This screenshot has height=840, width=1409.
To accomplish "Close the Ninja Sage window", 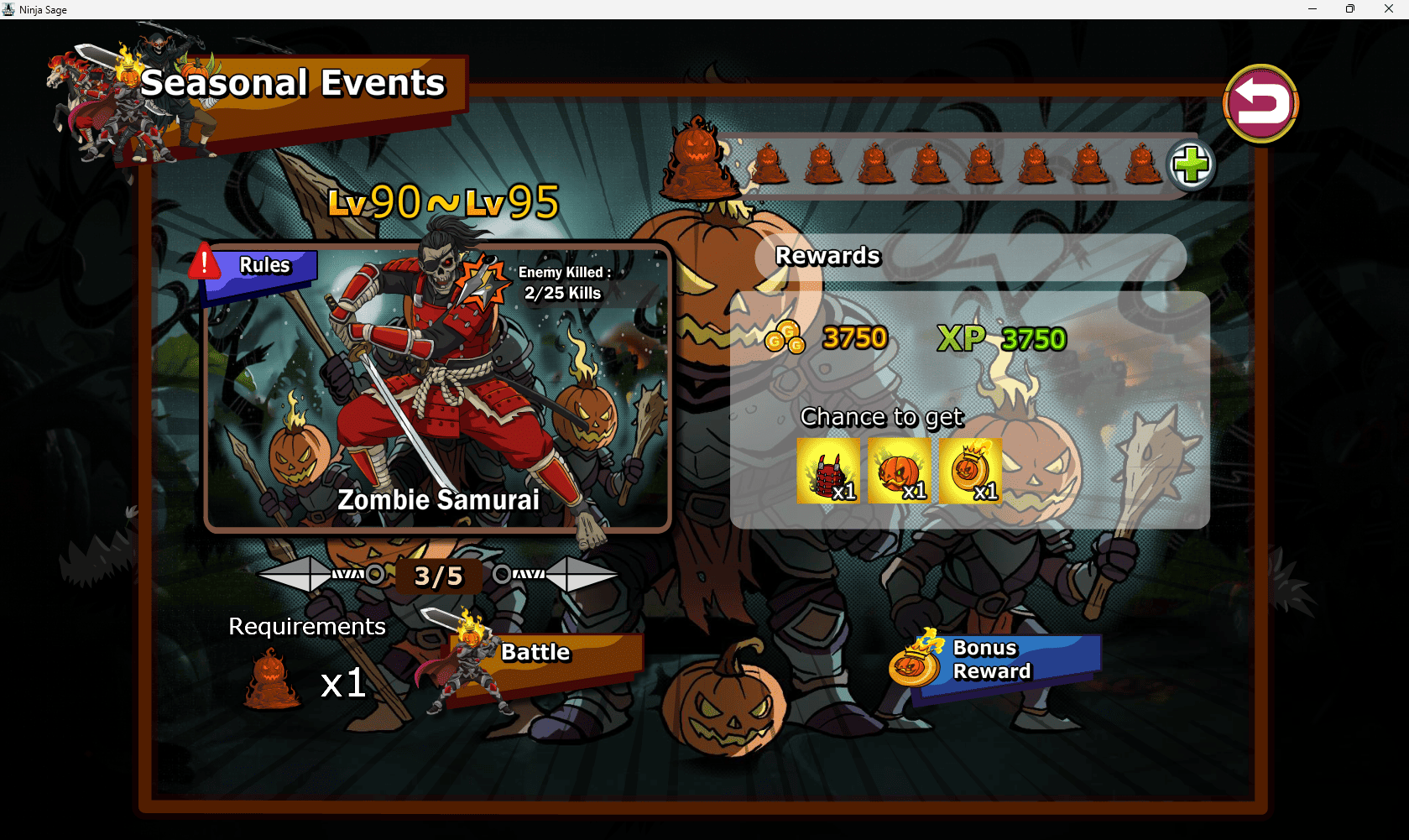I will tap(1389, 9).
